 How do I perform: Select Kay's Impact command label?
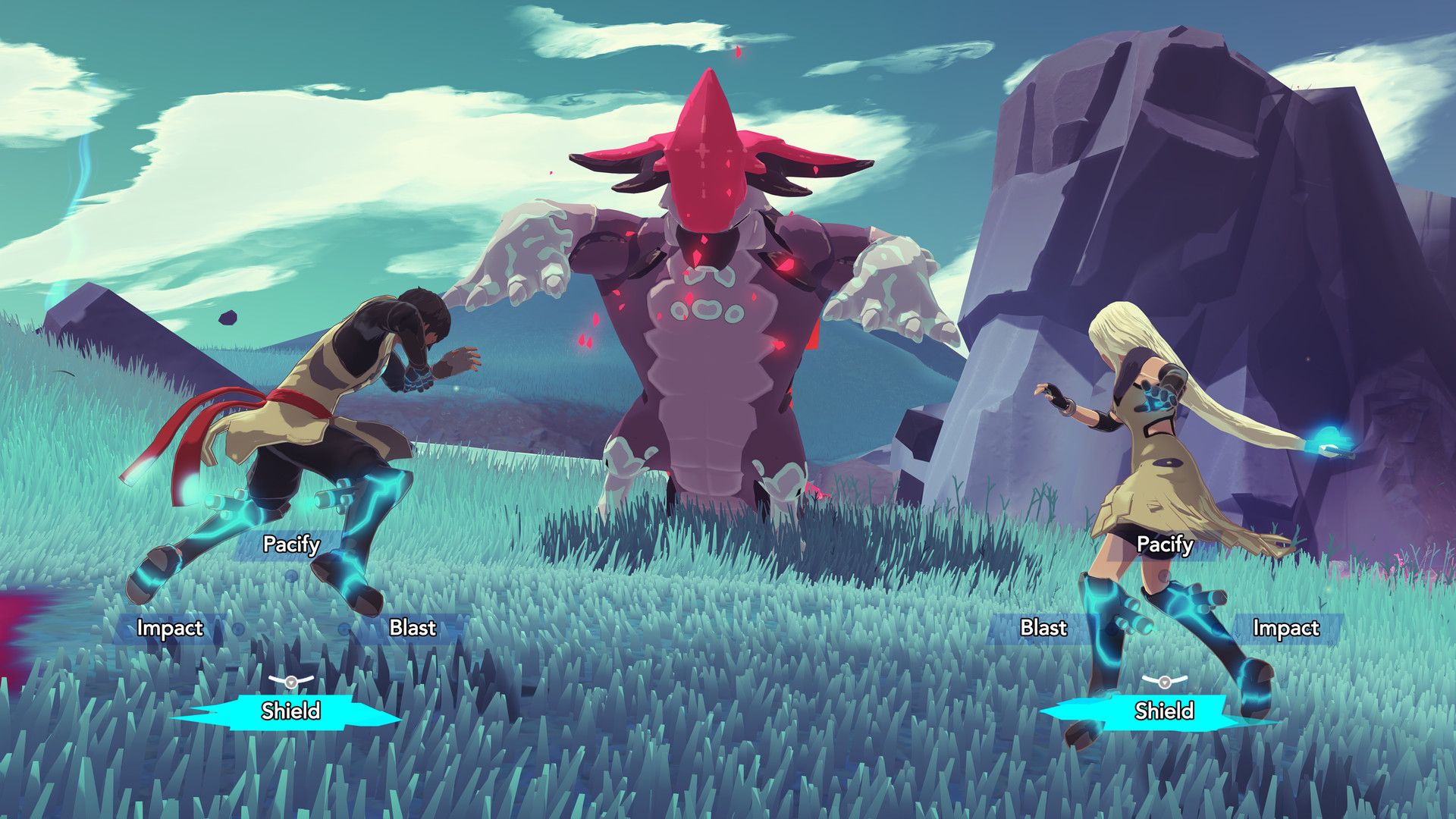171,628
